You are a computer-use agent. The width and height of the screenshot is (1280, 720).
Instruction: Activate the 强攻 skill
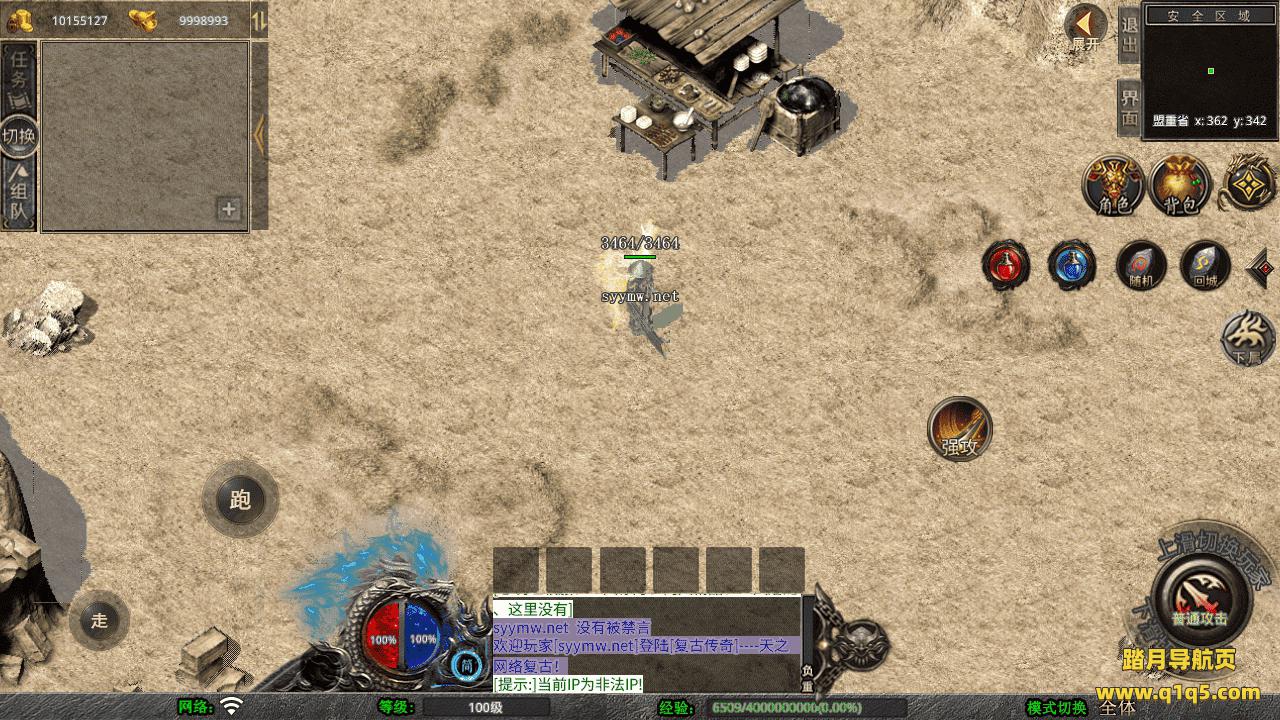pos(960,428)
